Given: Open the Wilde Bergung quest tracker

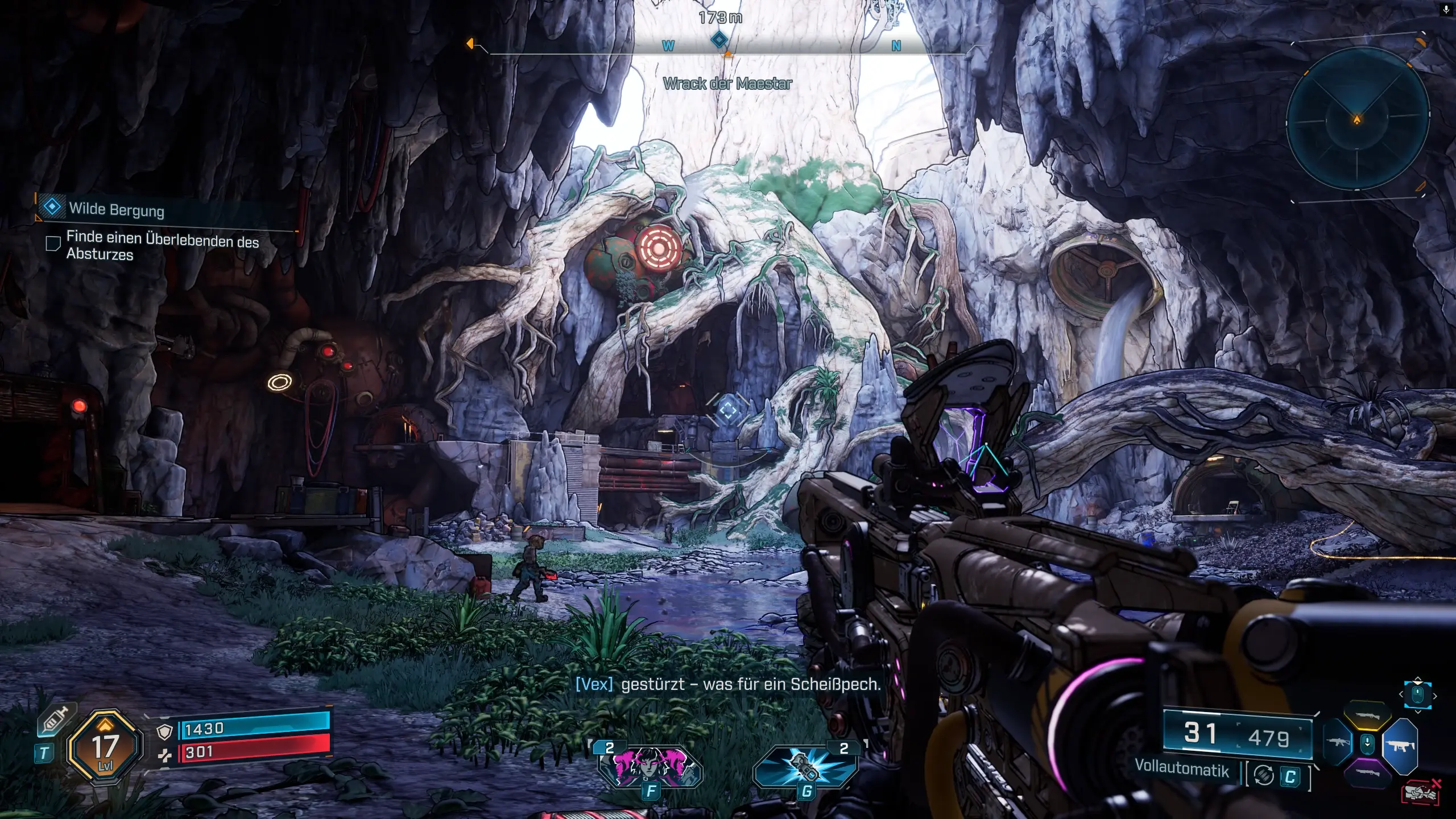Looking at the screenshot, I should point(117,209).
